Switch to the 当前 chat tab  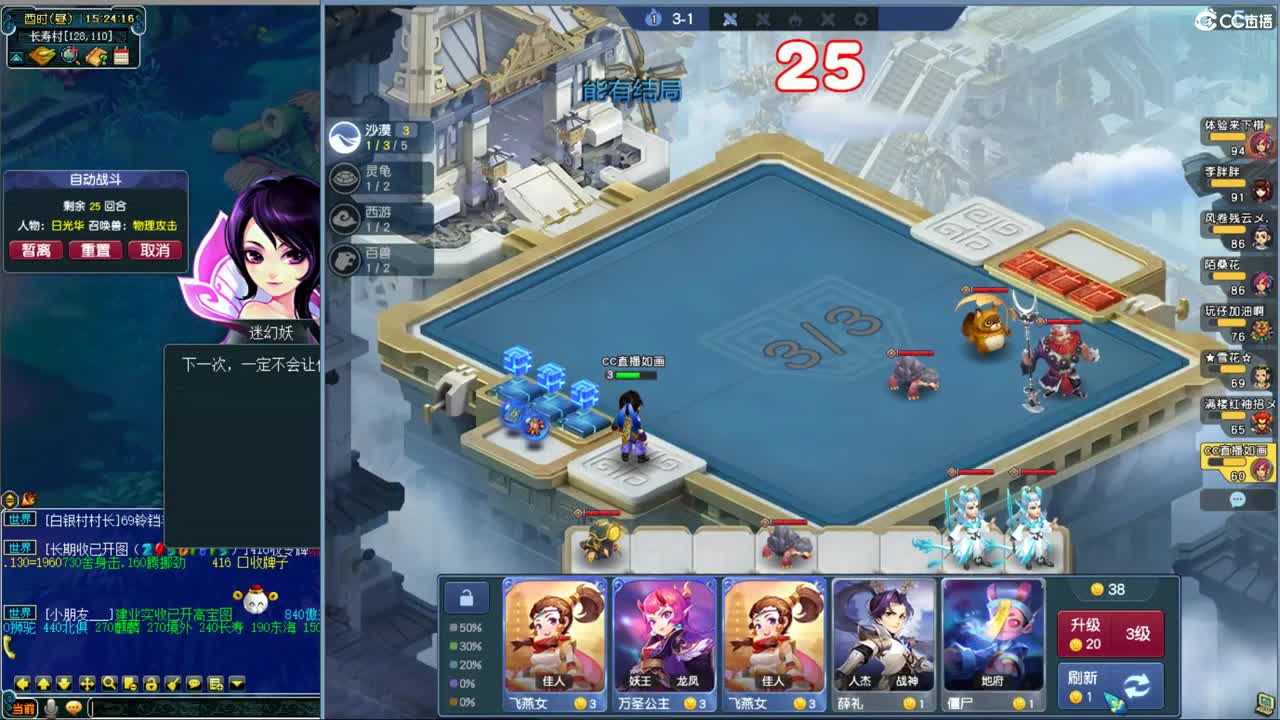22,706
